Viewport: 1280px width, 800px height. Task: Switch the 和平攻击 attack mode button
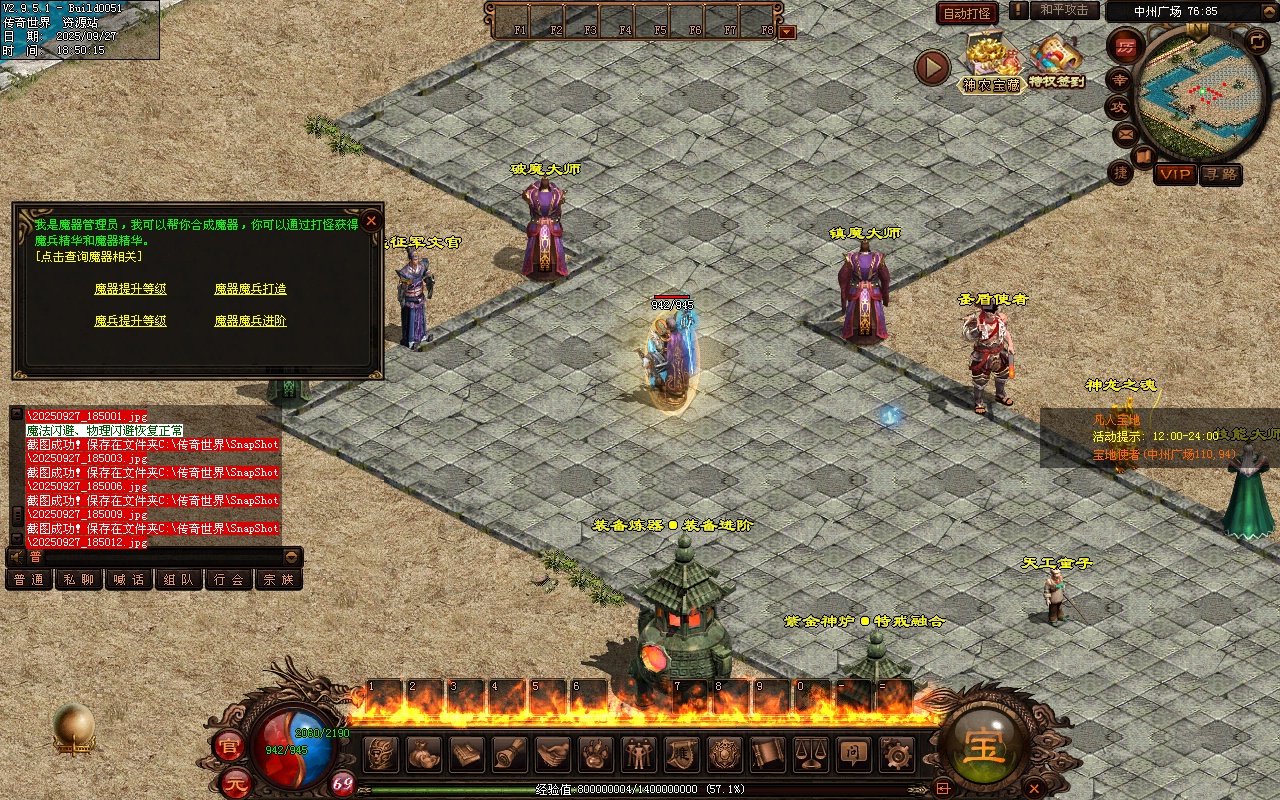click(x=1064, y=10)
